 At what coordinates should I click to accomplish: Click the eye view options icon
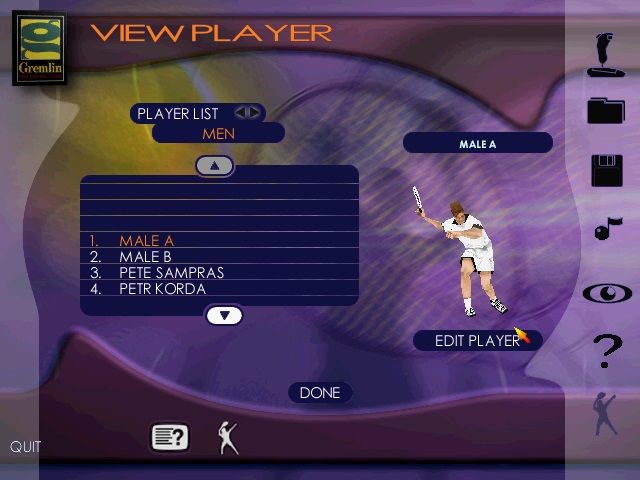pyautogui.click(x=607, y=294)
